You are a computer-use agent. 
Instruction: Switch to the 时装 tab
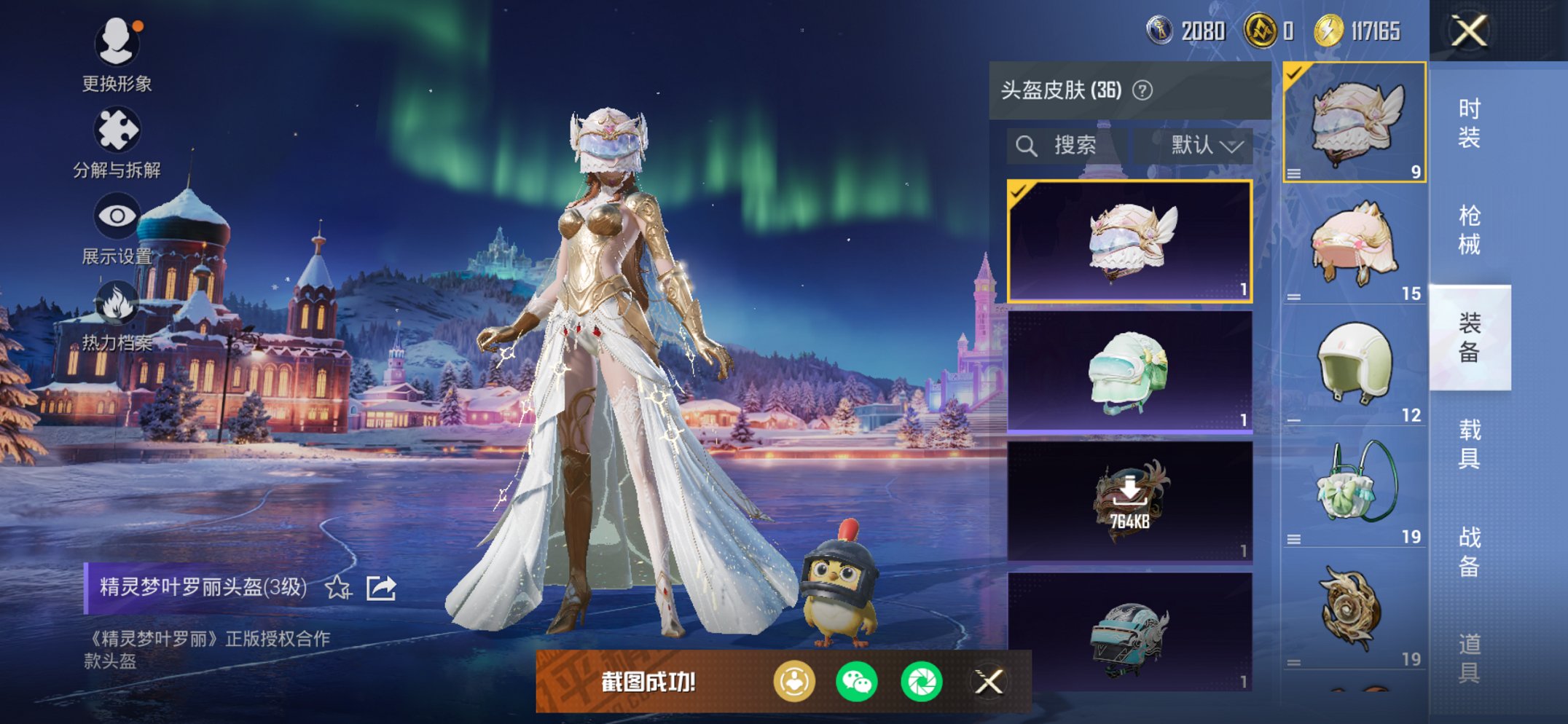1469,122
